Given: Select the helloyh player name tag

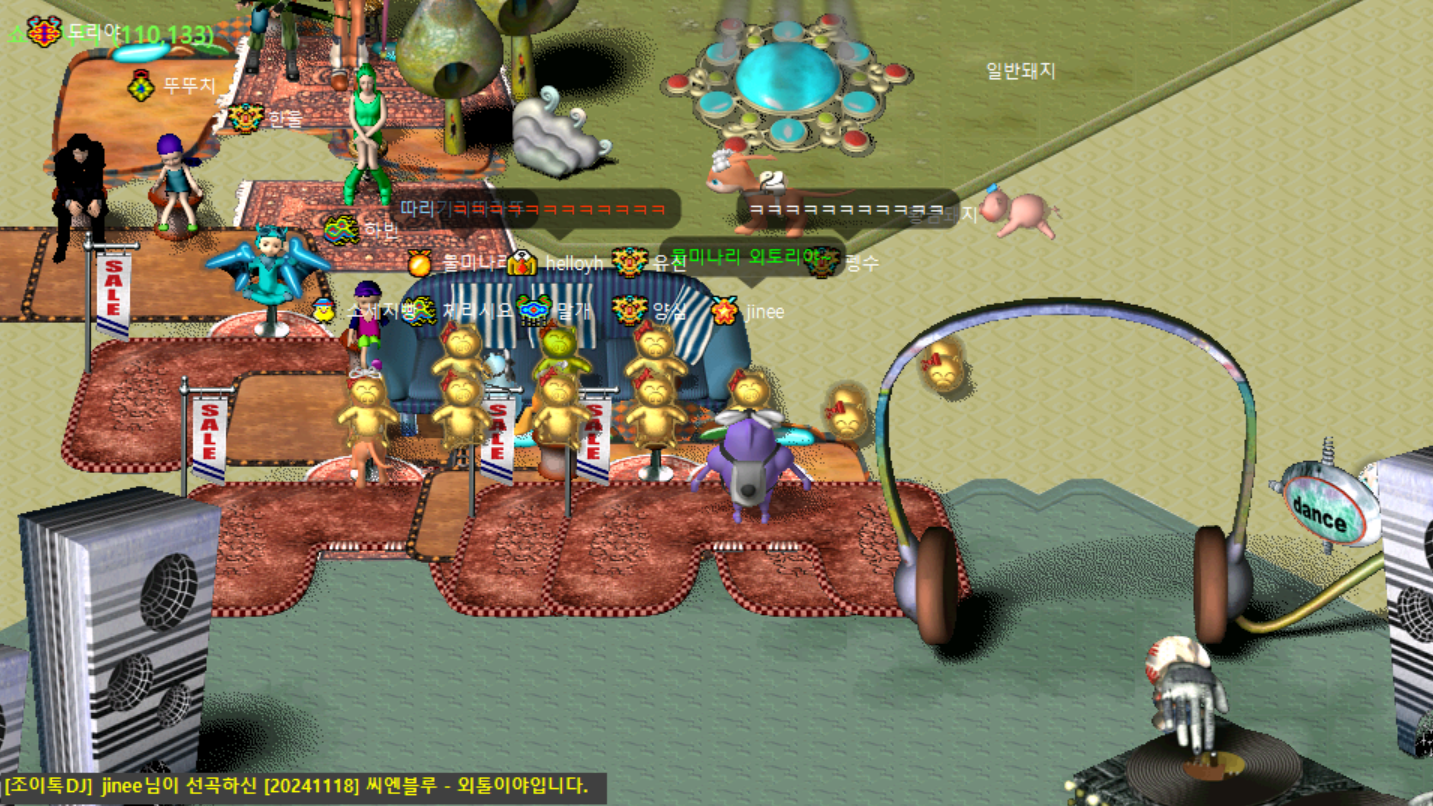Looking at the screenshot, I should click(x=574, y=264).
